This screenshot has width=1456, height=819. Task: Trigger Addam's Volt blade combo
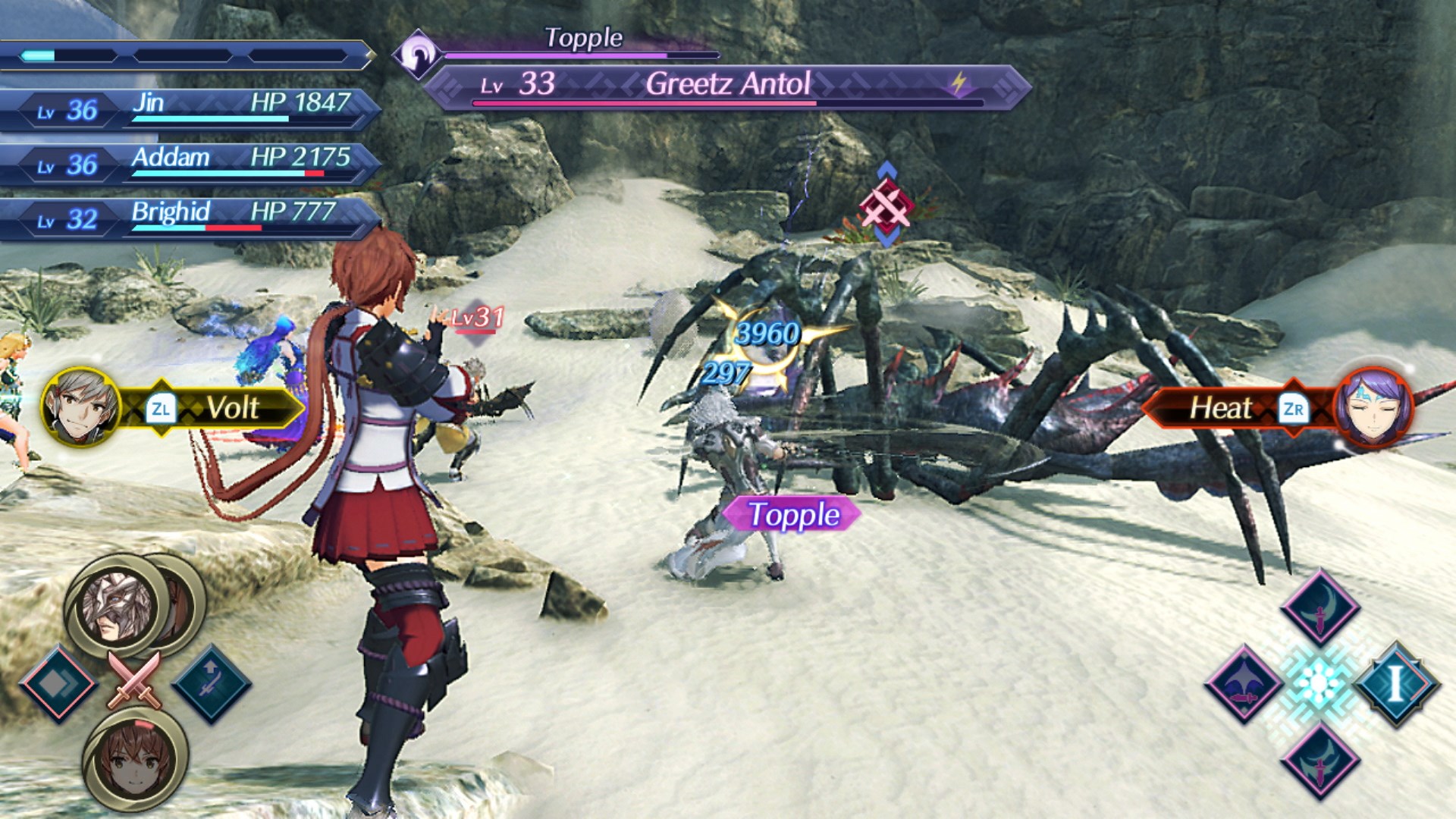(x=174, y=409)
